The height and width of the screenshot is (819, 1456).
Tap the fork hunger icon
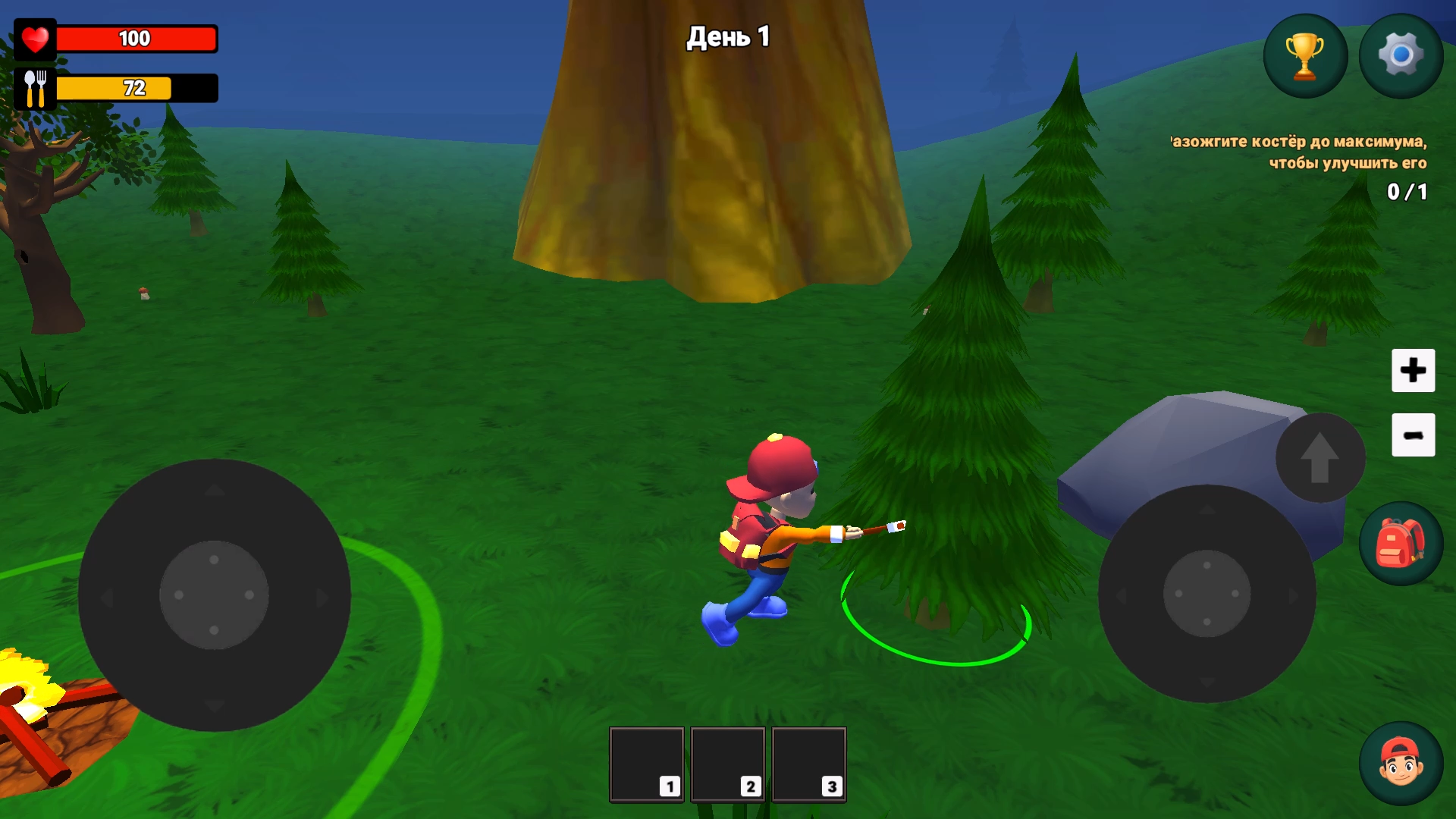(x=35, y=87)
